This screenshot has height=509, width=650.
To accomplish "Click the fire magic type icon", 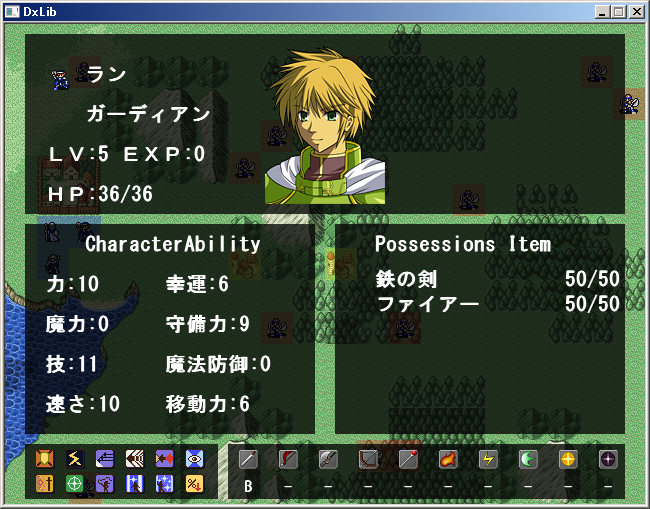I will [448, 459].
